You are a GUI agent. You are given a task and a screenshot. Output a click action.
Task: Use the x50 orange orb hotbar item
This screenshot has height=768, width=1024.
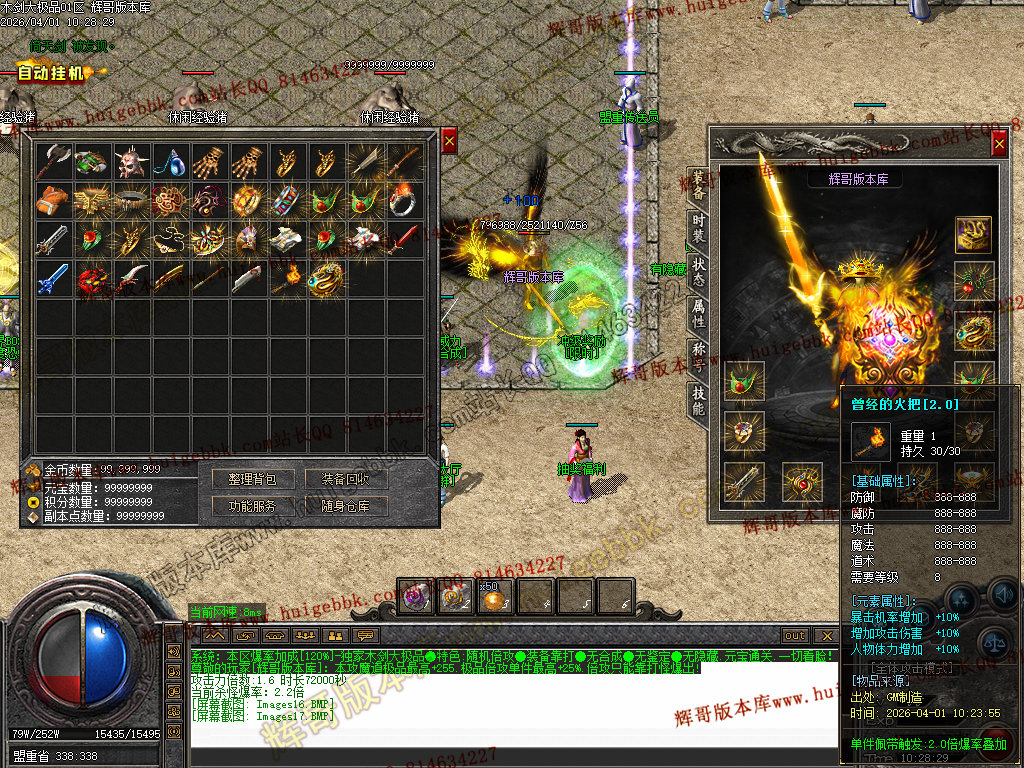pos(494,597)
